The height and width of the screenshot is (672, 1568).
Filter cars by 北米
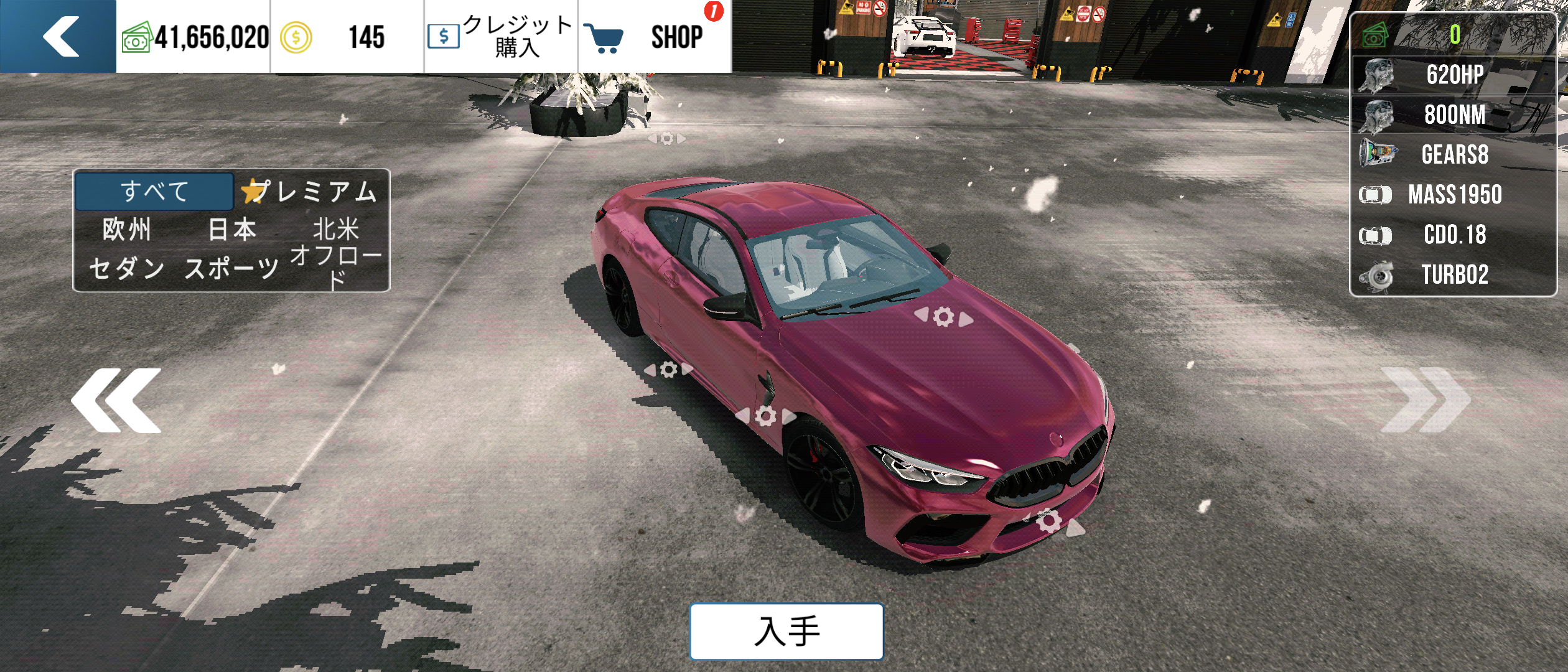point(336,230)
